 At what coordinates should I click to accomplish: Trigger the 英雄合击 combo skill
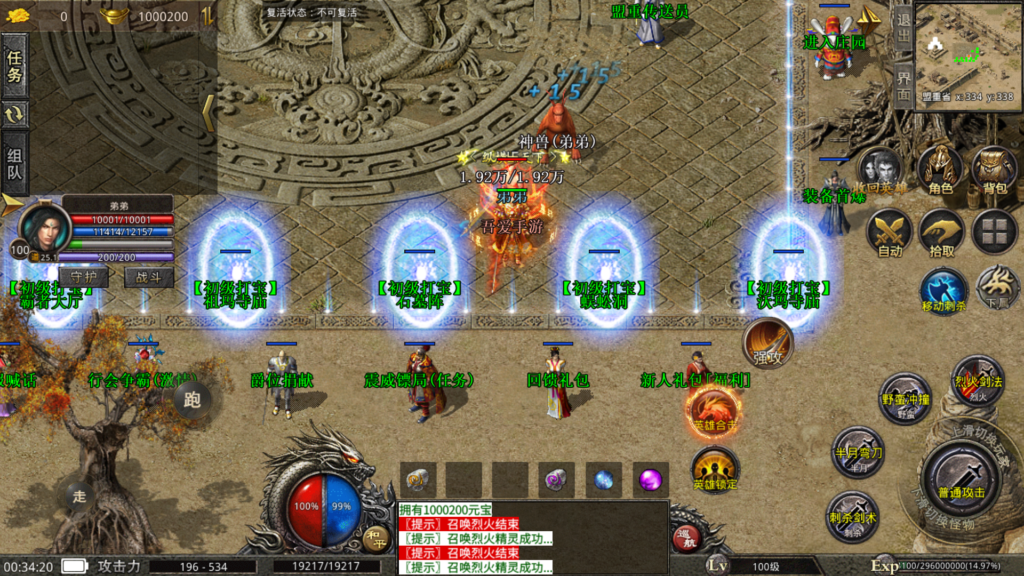click(714, 410)
